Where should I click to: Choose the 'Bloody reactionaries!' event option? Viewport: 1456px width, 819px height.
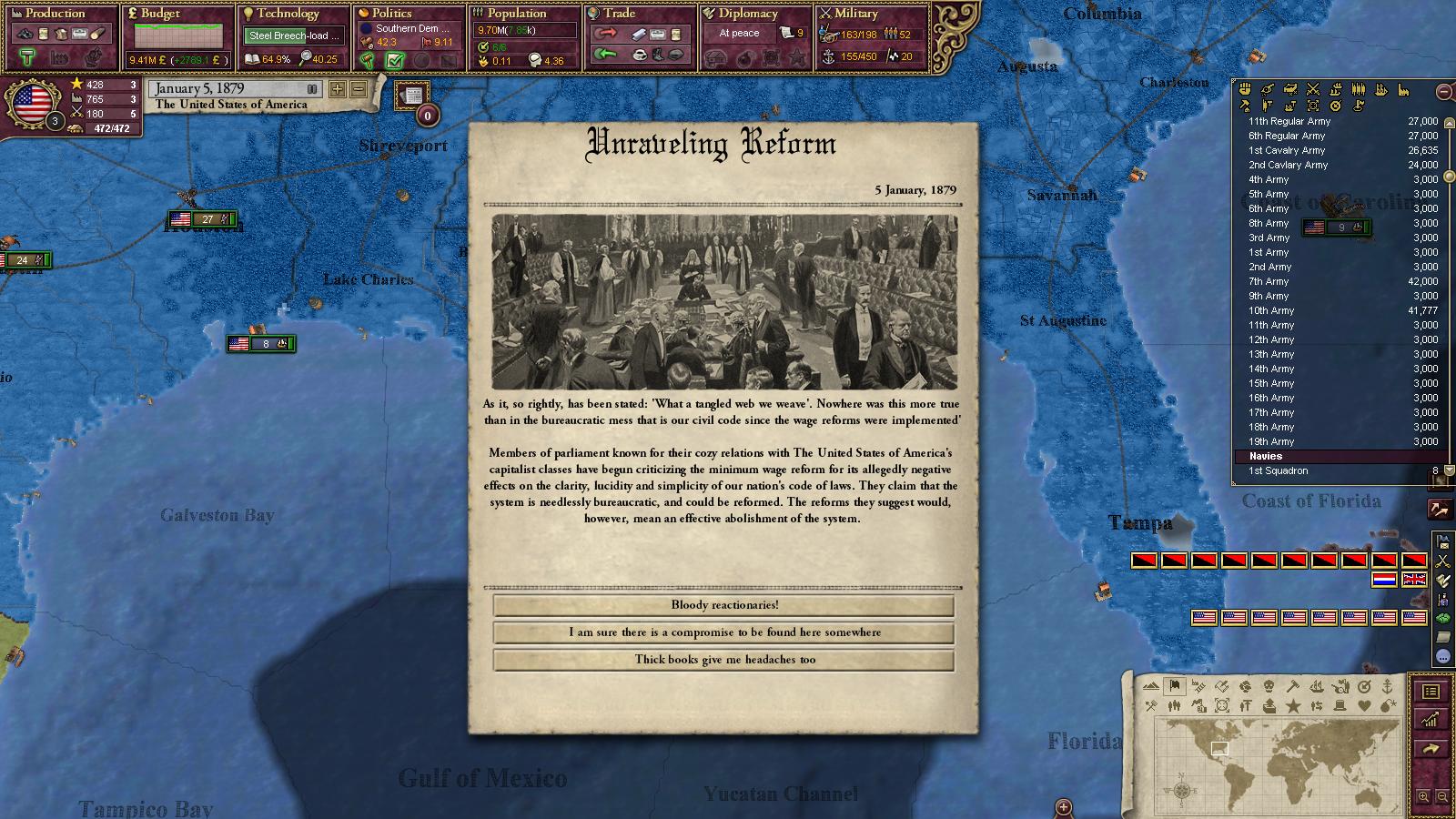724,605
